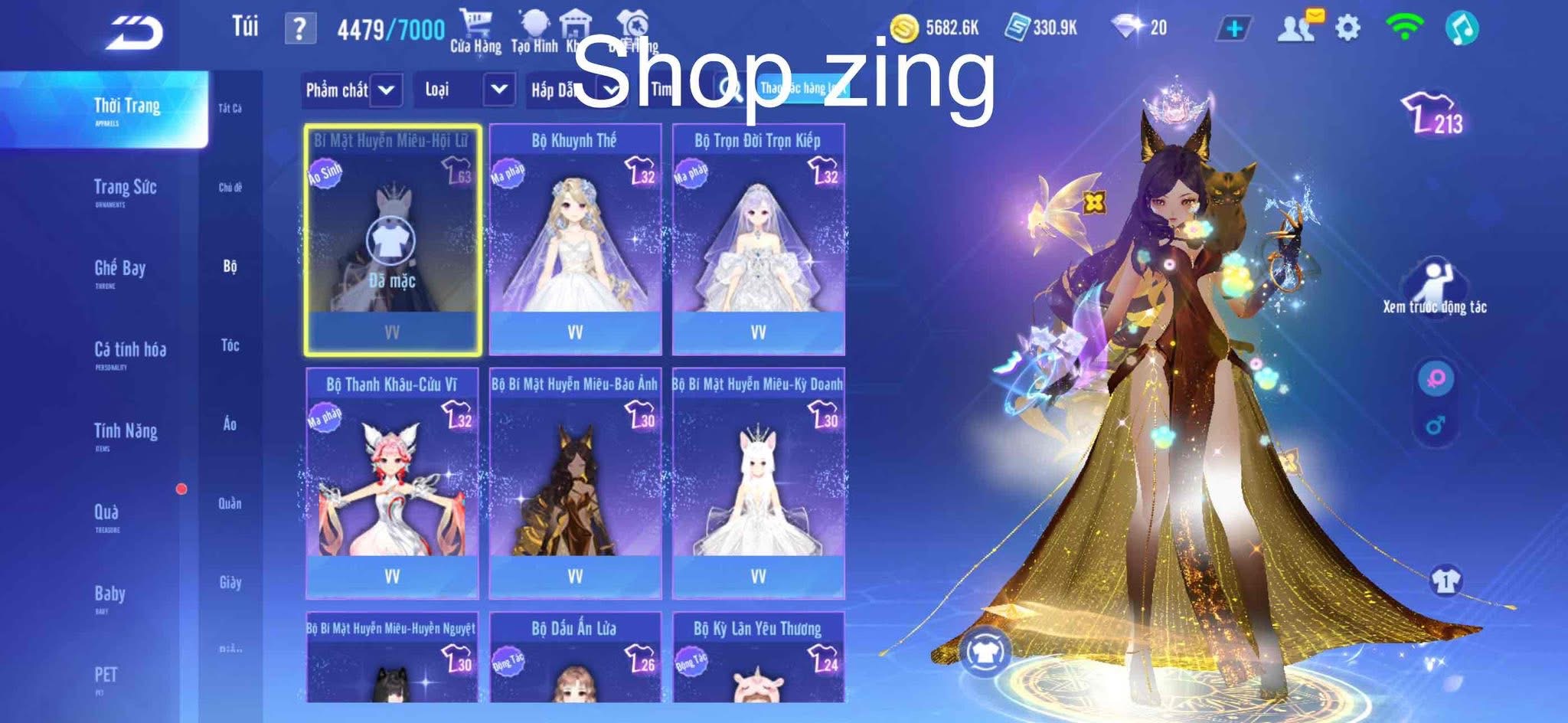Open the Loại filter dropdown
Viewport: 1568px width, 723px height.
pyautogui.click(x=465, y=90)
